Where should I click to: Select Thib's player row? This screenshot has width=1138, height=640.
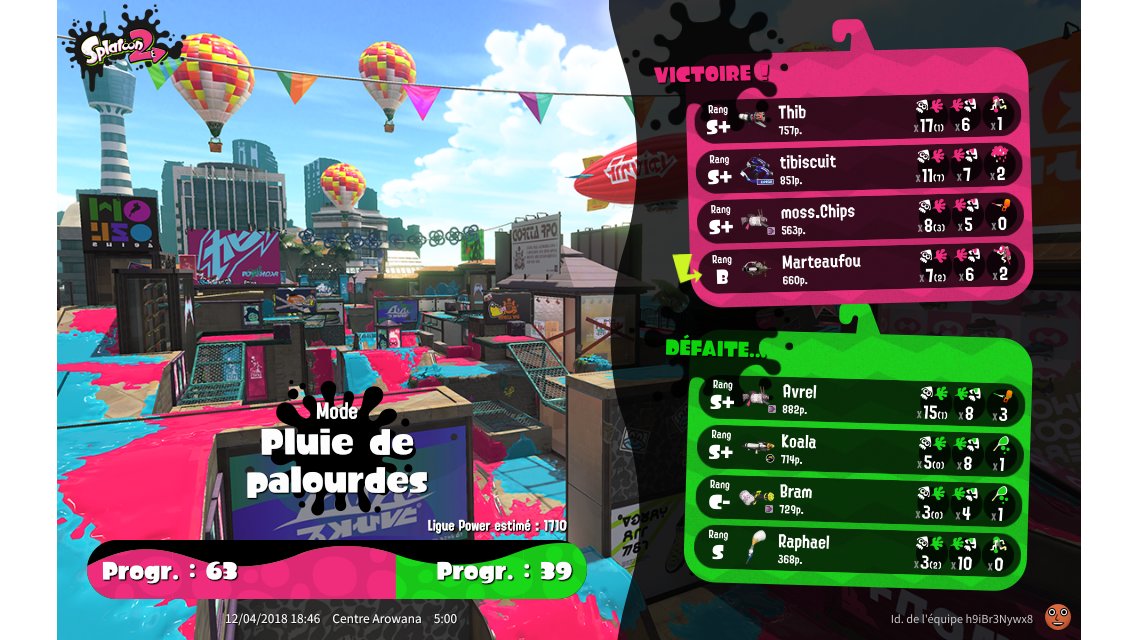860,118
